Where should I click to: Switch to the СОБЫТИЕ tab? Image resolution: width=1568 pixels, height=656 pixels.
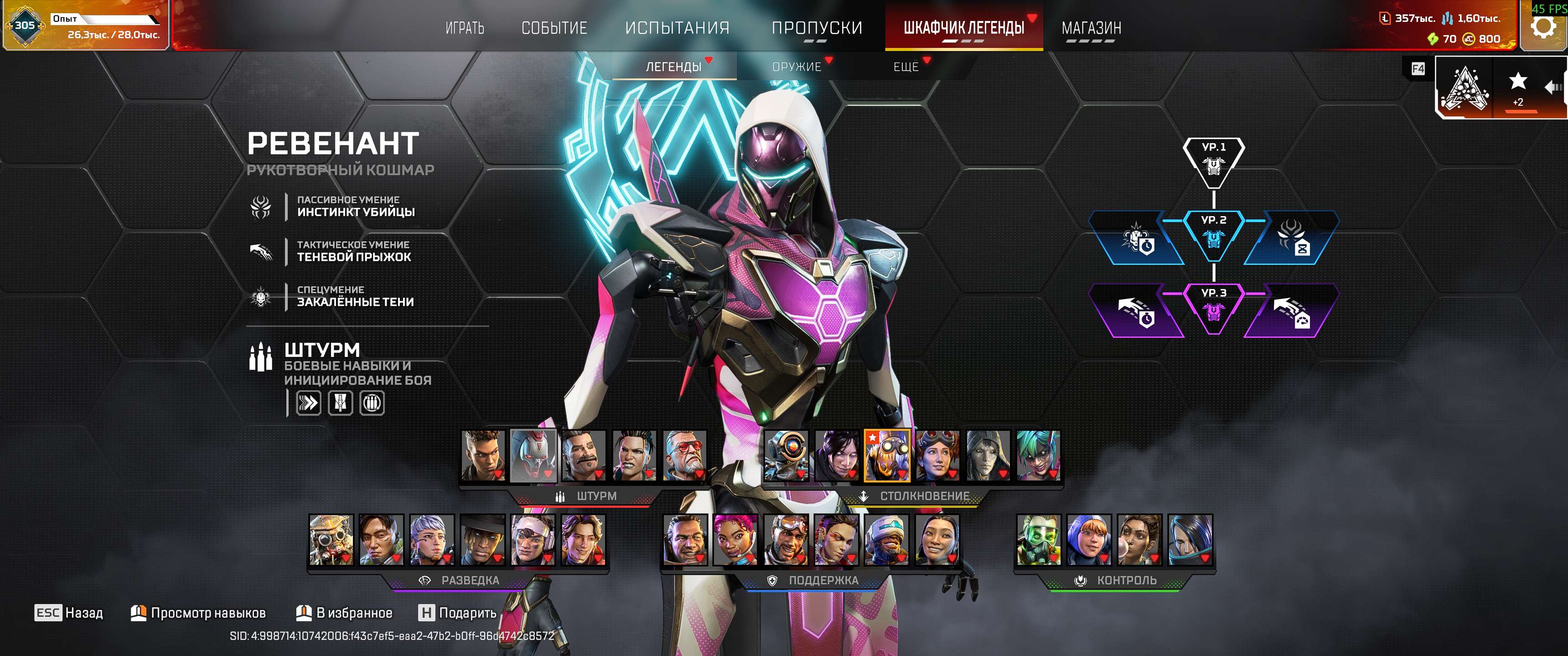point(554,28)
